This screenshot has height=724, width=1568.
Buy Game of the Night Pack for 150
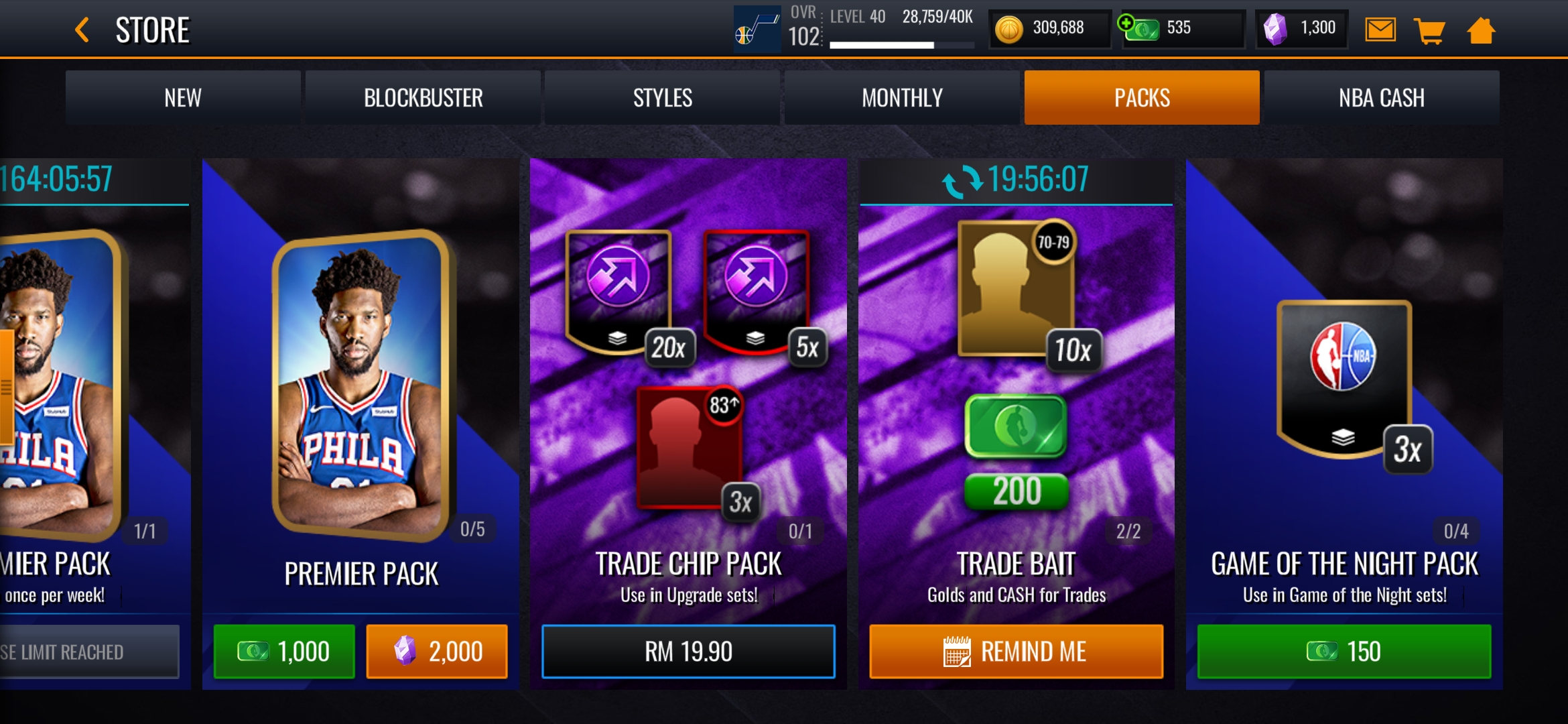[x=1344, y=651]
